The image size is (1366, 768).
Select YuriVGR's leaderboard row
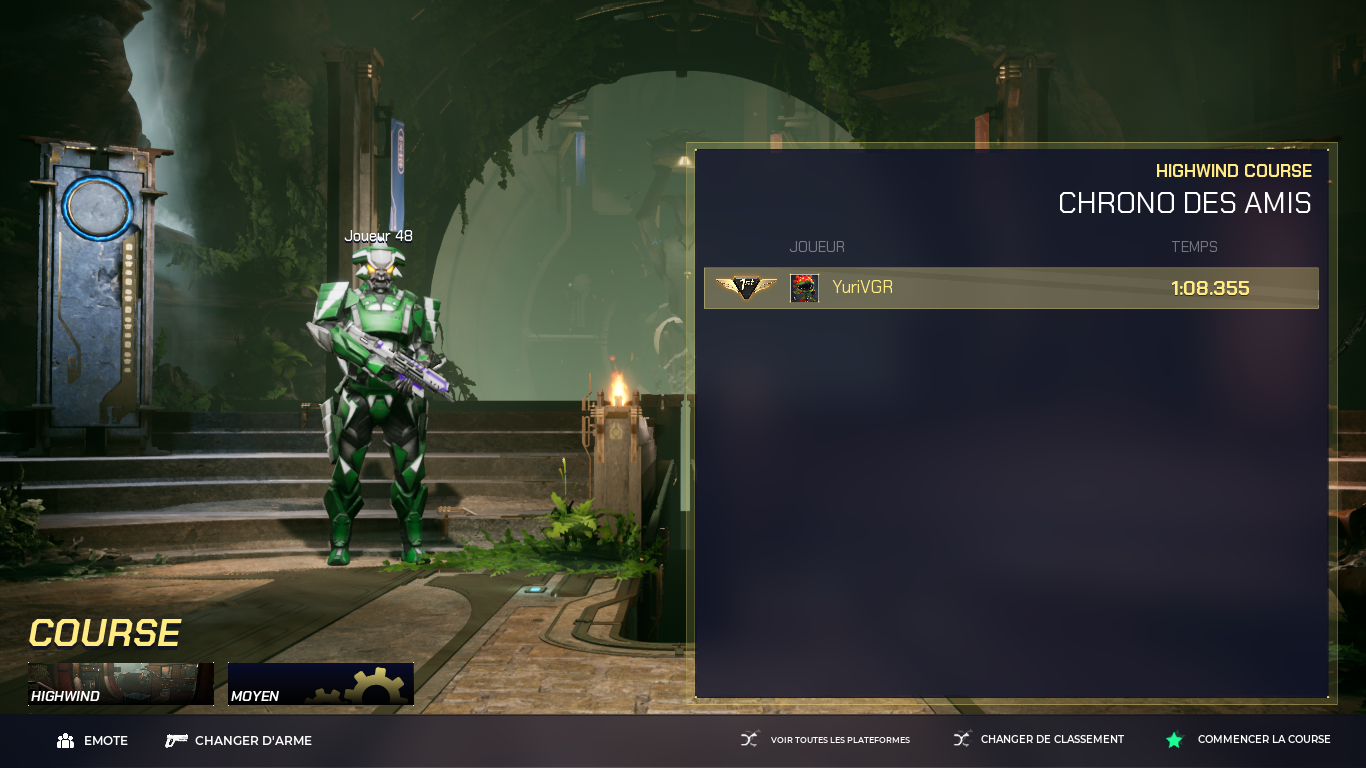1011,288
